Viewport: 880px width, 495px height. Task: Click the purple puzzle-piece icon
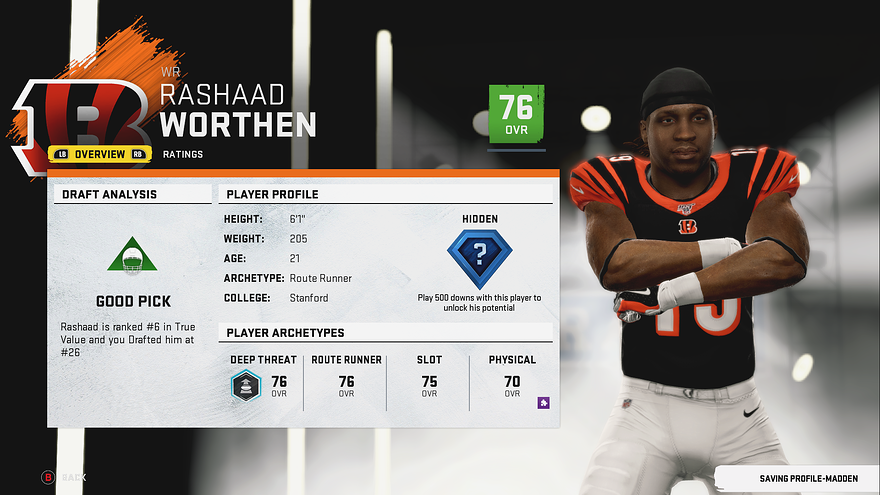(543, 403)
